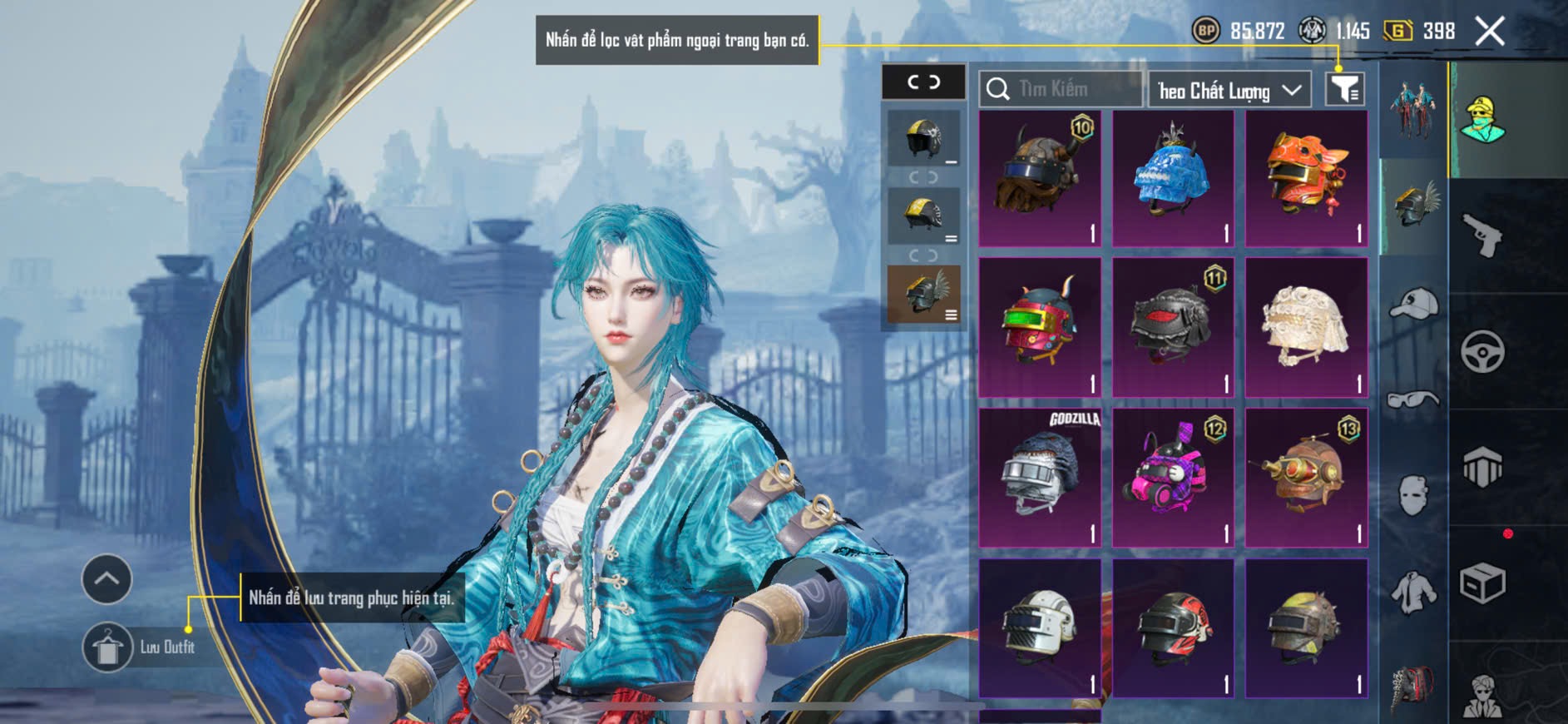Click the round up-arrow expand button

point(106,578)
